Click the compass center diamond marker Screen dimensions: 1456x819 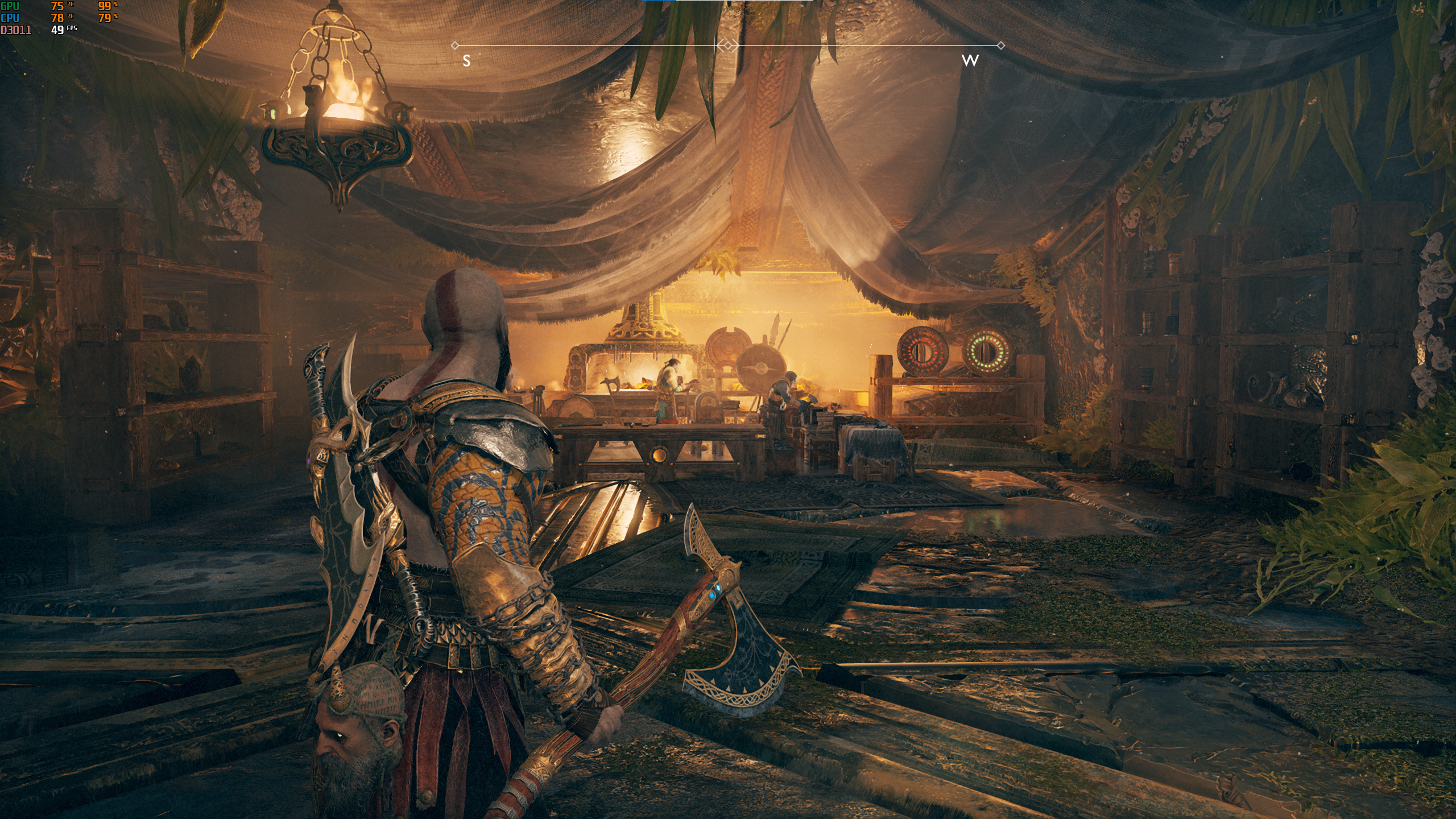pyautogui.click(x=727, y=45)
